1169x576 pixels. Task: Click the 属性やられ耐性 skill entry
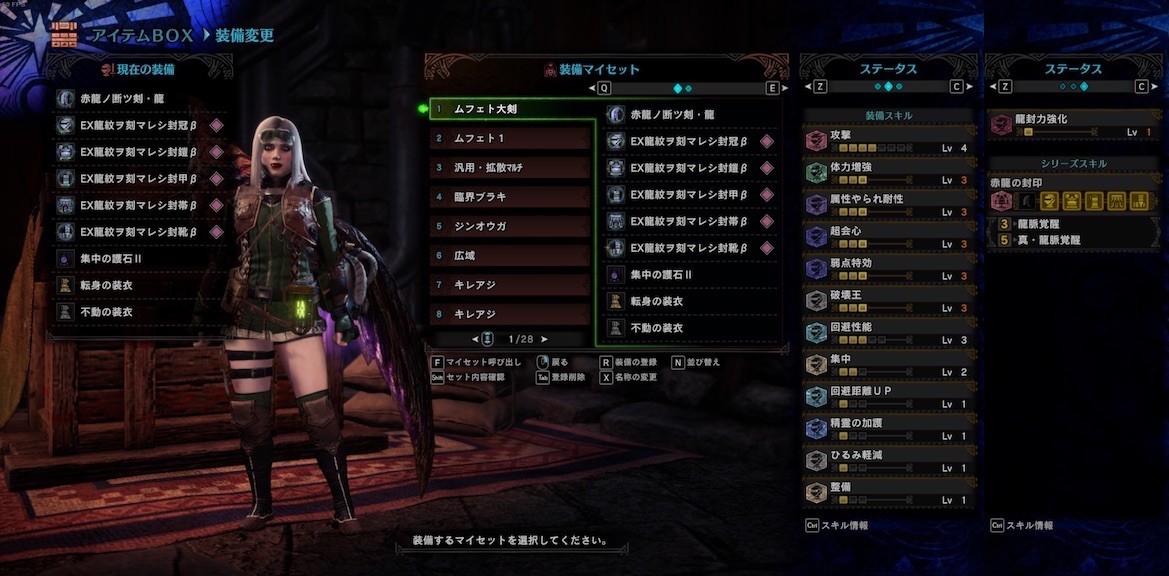[x=888, y=204]
